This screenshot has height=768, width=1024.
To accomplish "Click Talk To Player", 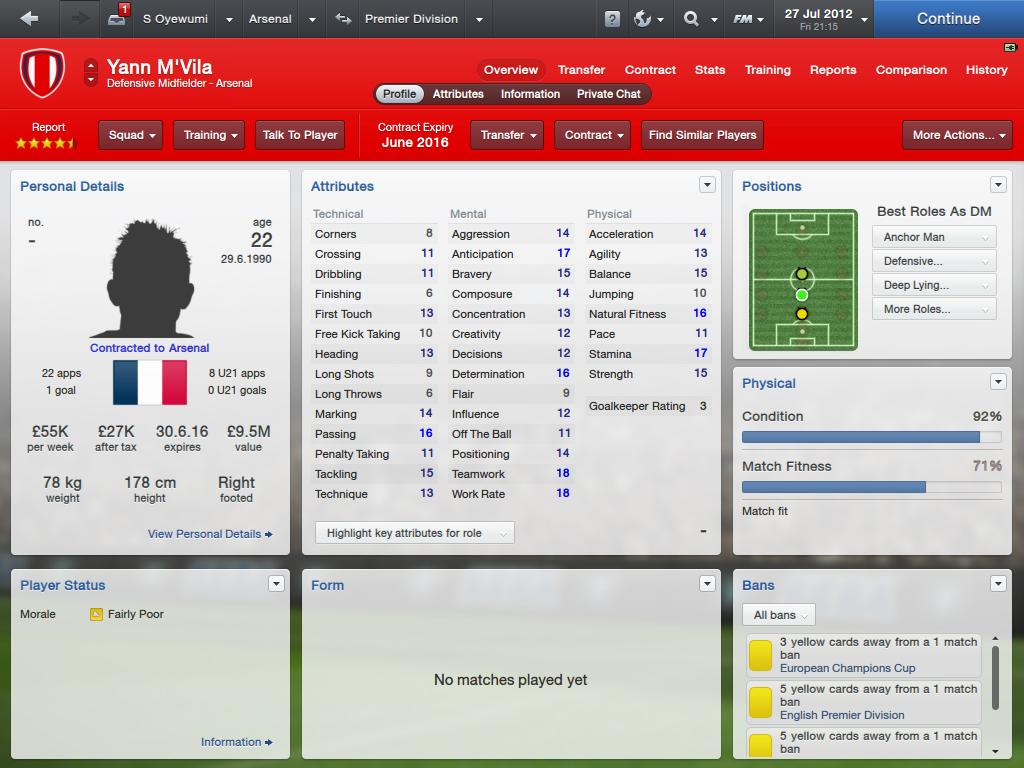I will [x=300, y=135].
